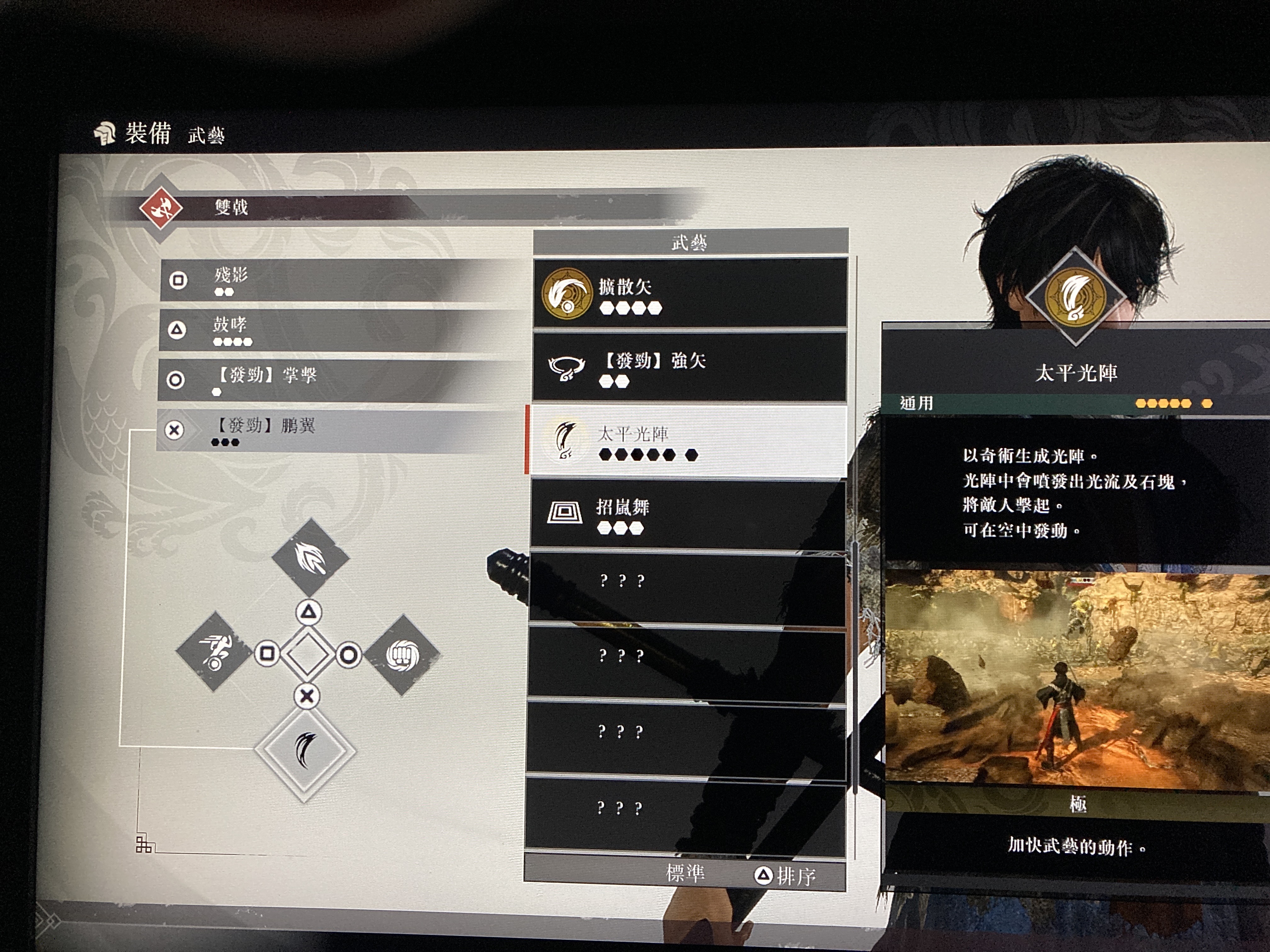Click the top feather diamond art icon

tap(310, 557)
